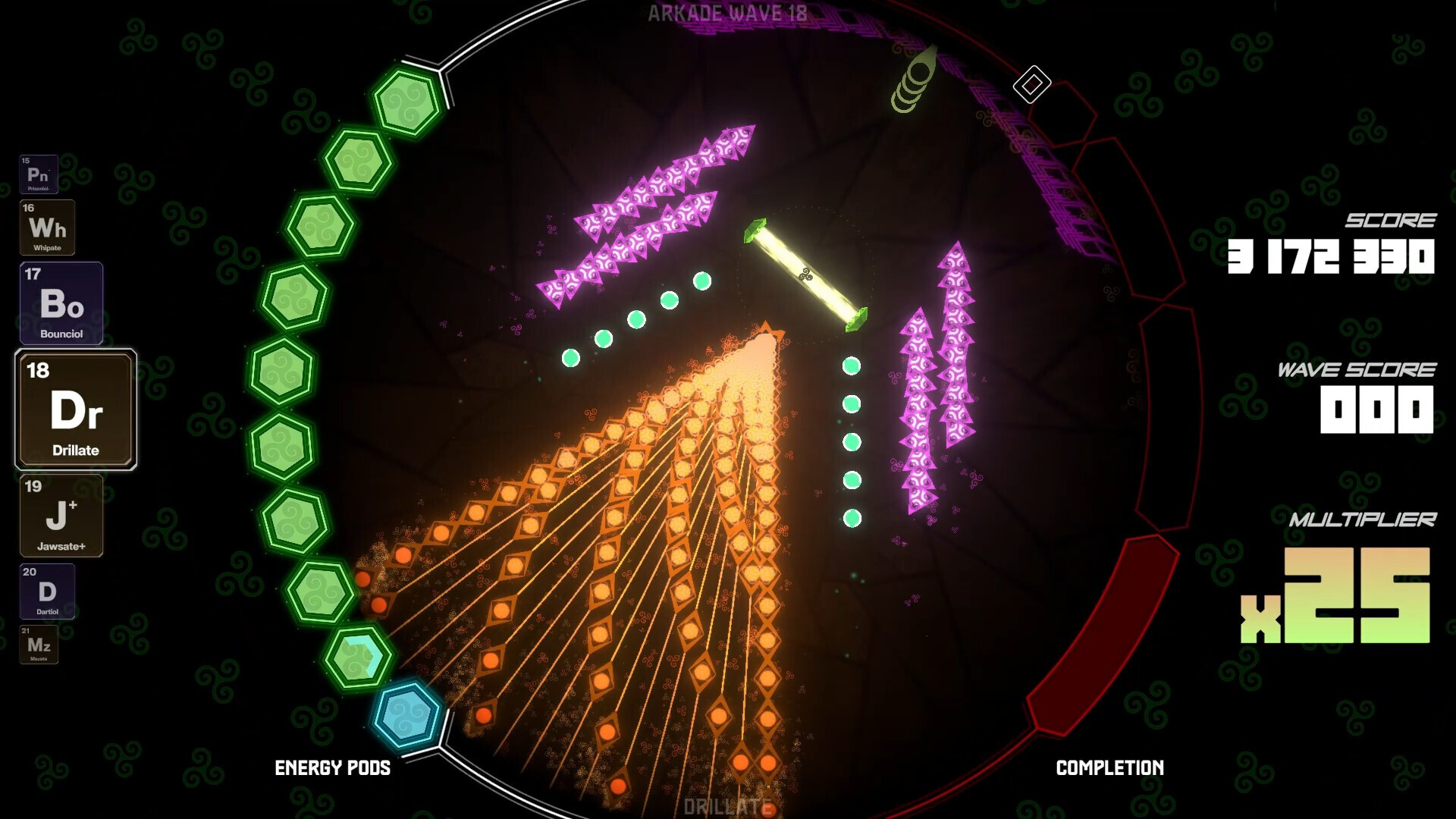
Task: Select the Dartiol element tile
Action: 47,591
